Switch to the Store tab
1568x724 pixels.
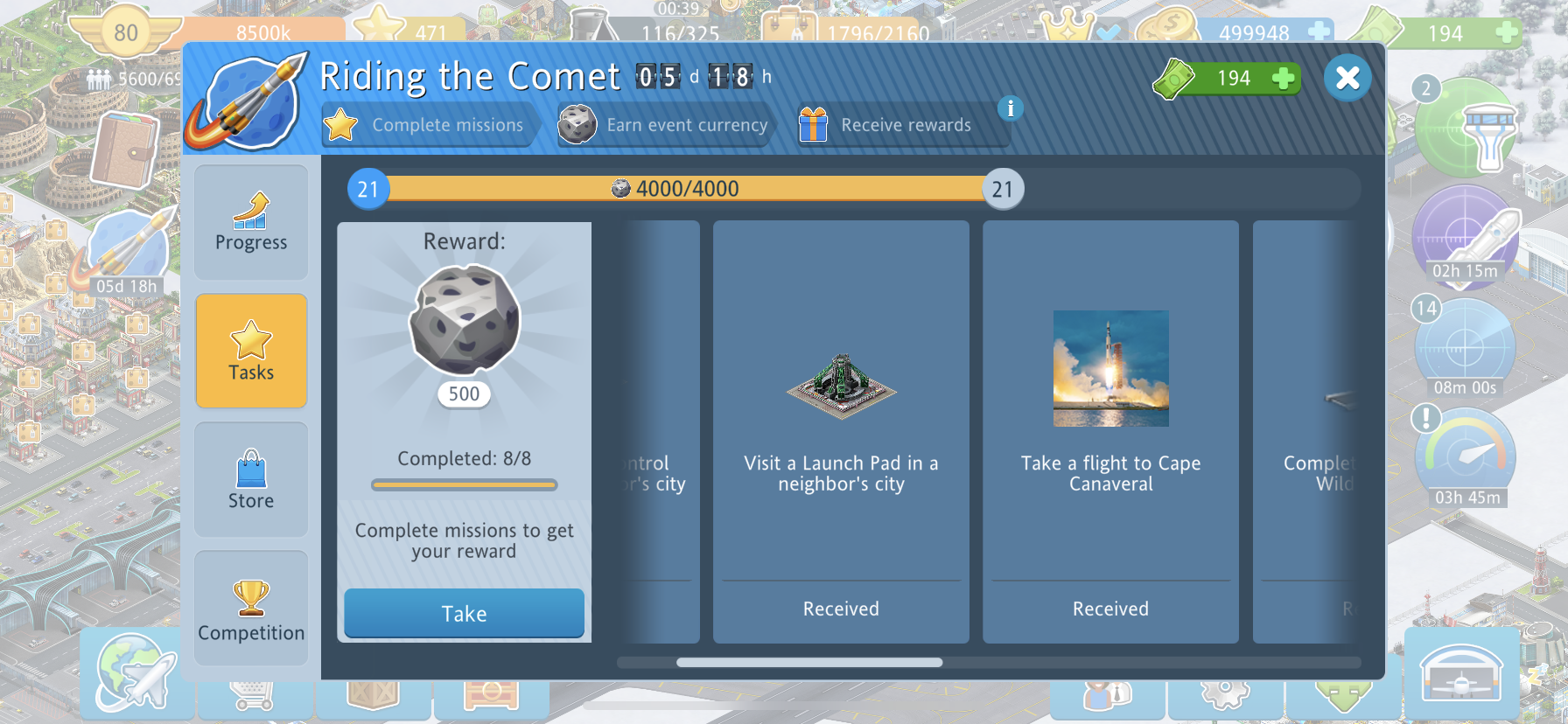tap(251, 479)
